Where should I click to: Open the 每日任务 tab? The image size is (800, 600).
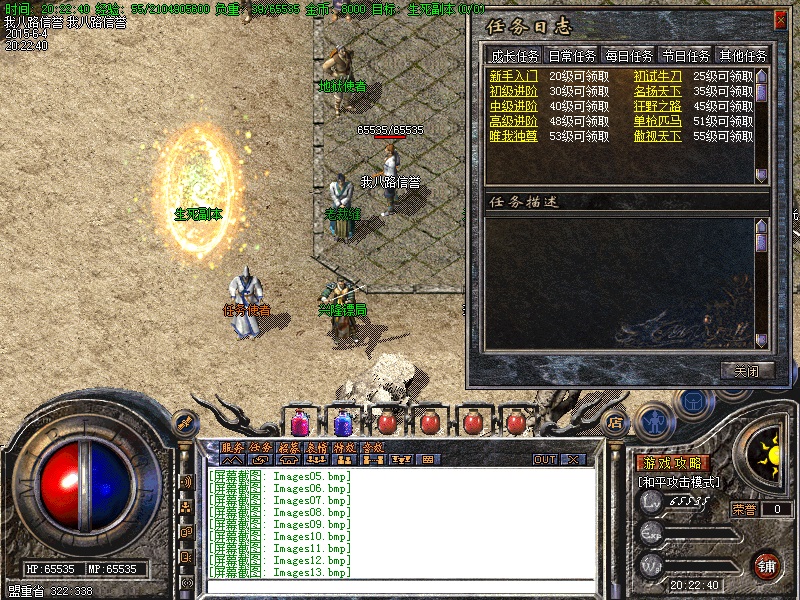[x=628, y=56]
